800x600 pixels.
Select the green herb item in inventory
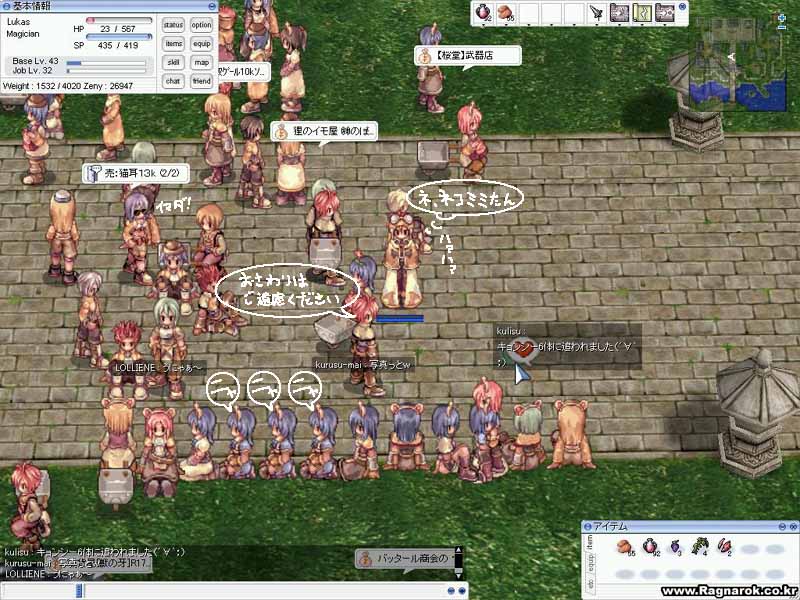coord(700,547)
